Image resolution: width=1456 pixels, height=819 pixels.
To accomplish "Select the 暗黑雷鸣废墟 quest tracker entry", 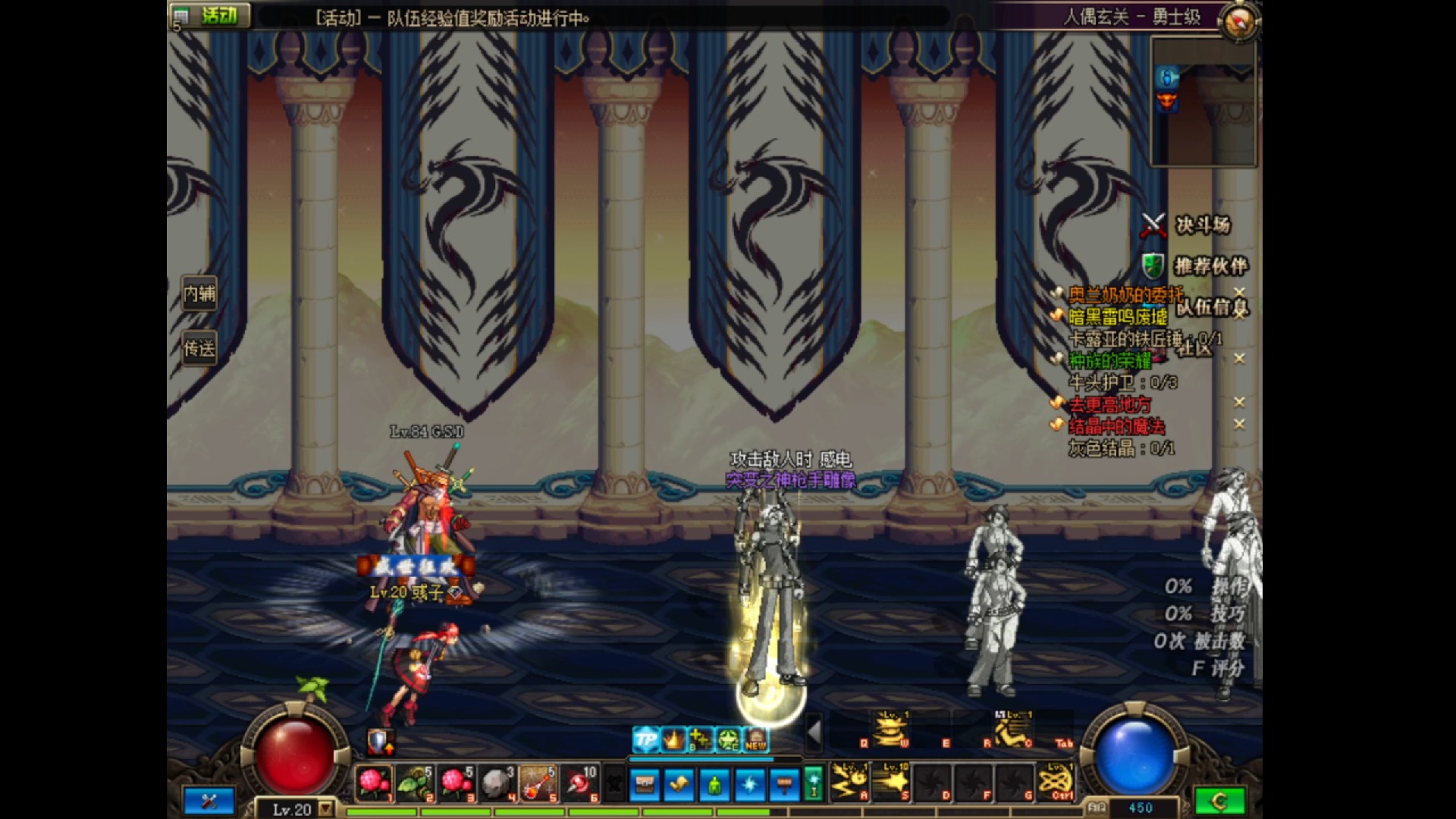I will click(1117, 316).
